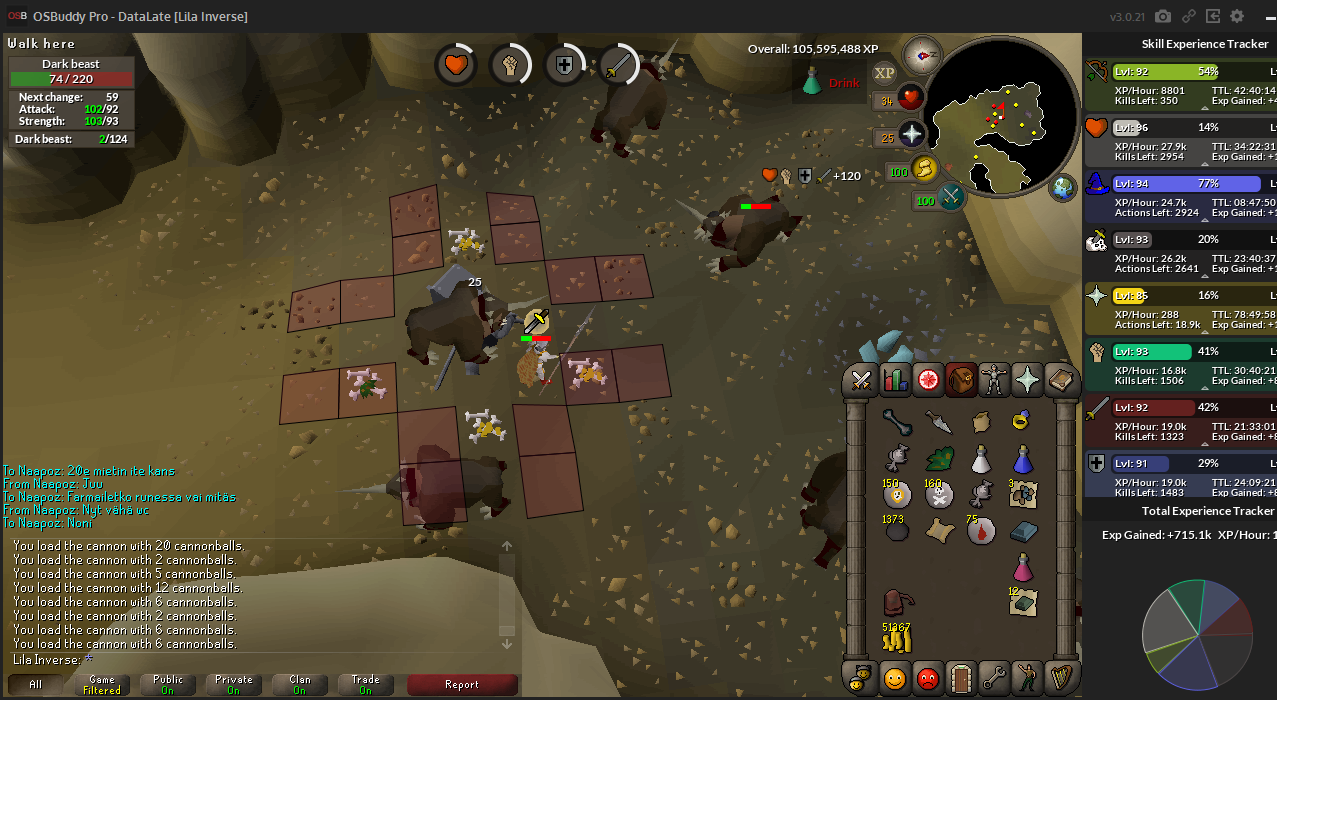Open the Quest list tab
Image resolution: width=1339 pixels, height=839 pixels.
coord(928,380)
